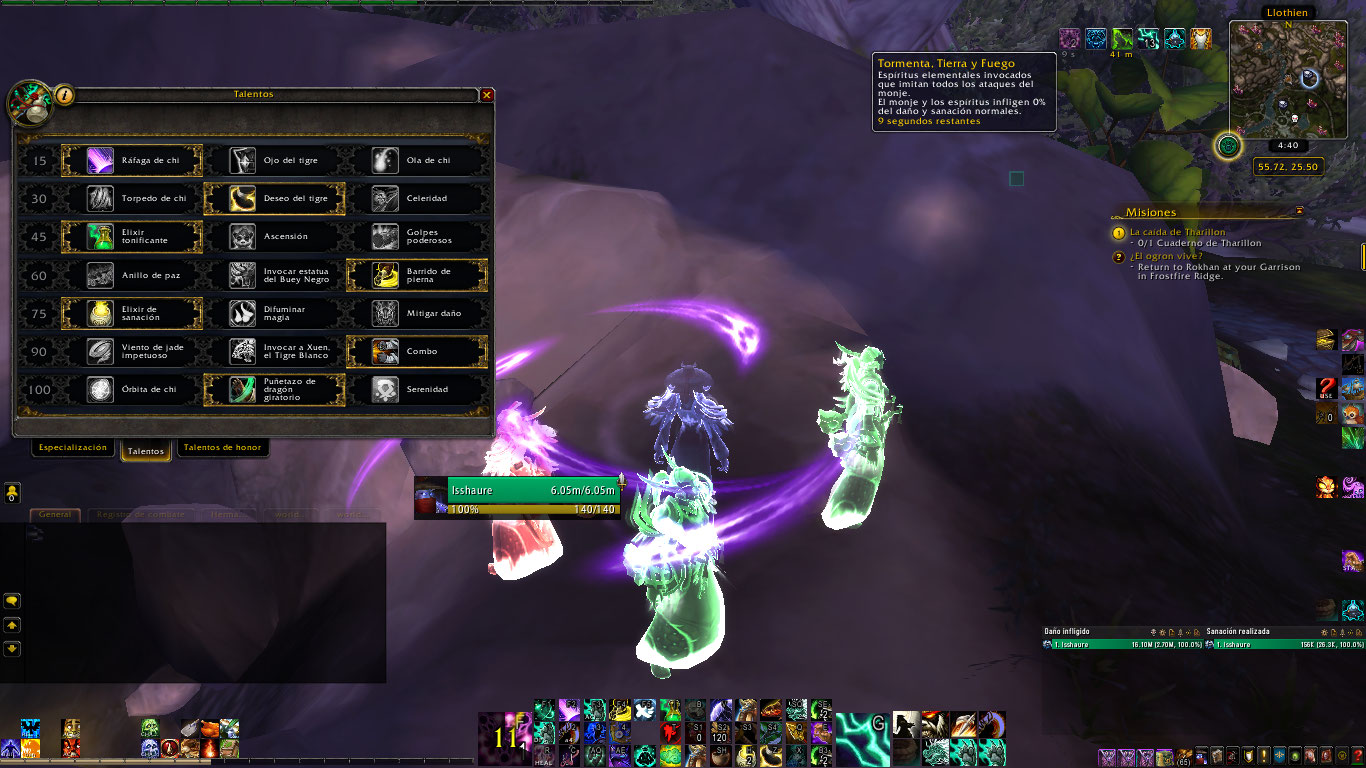
Task: Select the Ascensión talent
Action: (x=274, y=237)
